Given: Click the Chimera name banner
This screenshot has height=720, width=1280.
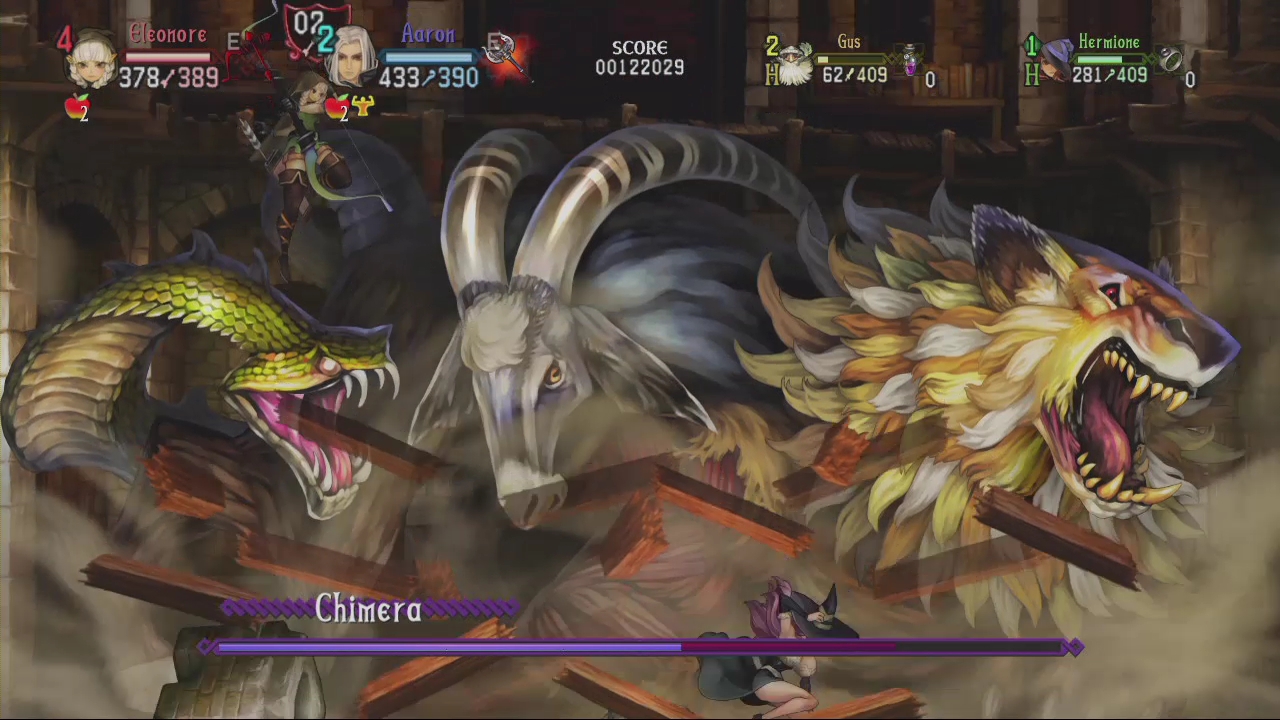Looking at the screenshot, I should (368, 610).
